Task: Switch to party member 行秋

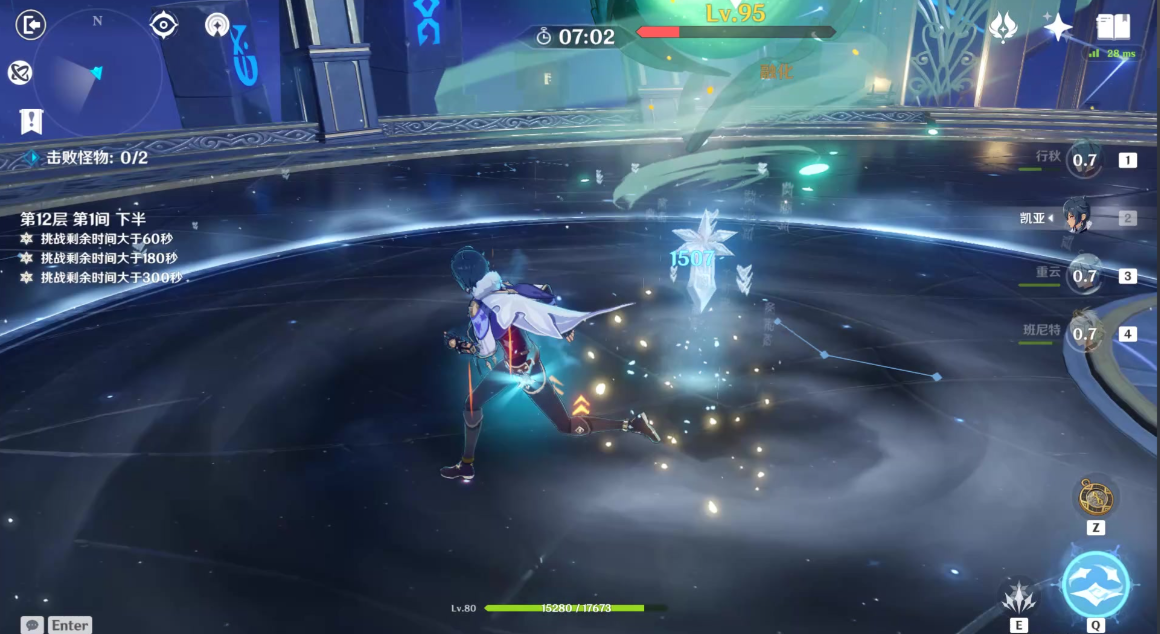Action: click(1084, 159)
